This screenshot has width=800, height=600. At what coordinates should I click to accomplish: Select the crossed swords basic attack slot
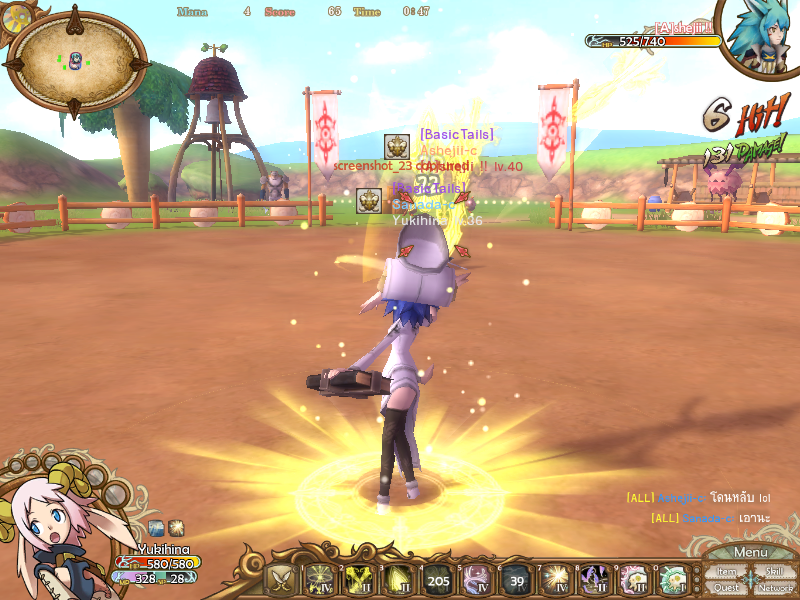click(x=280, y=579)
